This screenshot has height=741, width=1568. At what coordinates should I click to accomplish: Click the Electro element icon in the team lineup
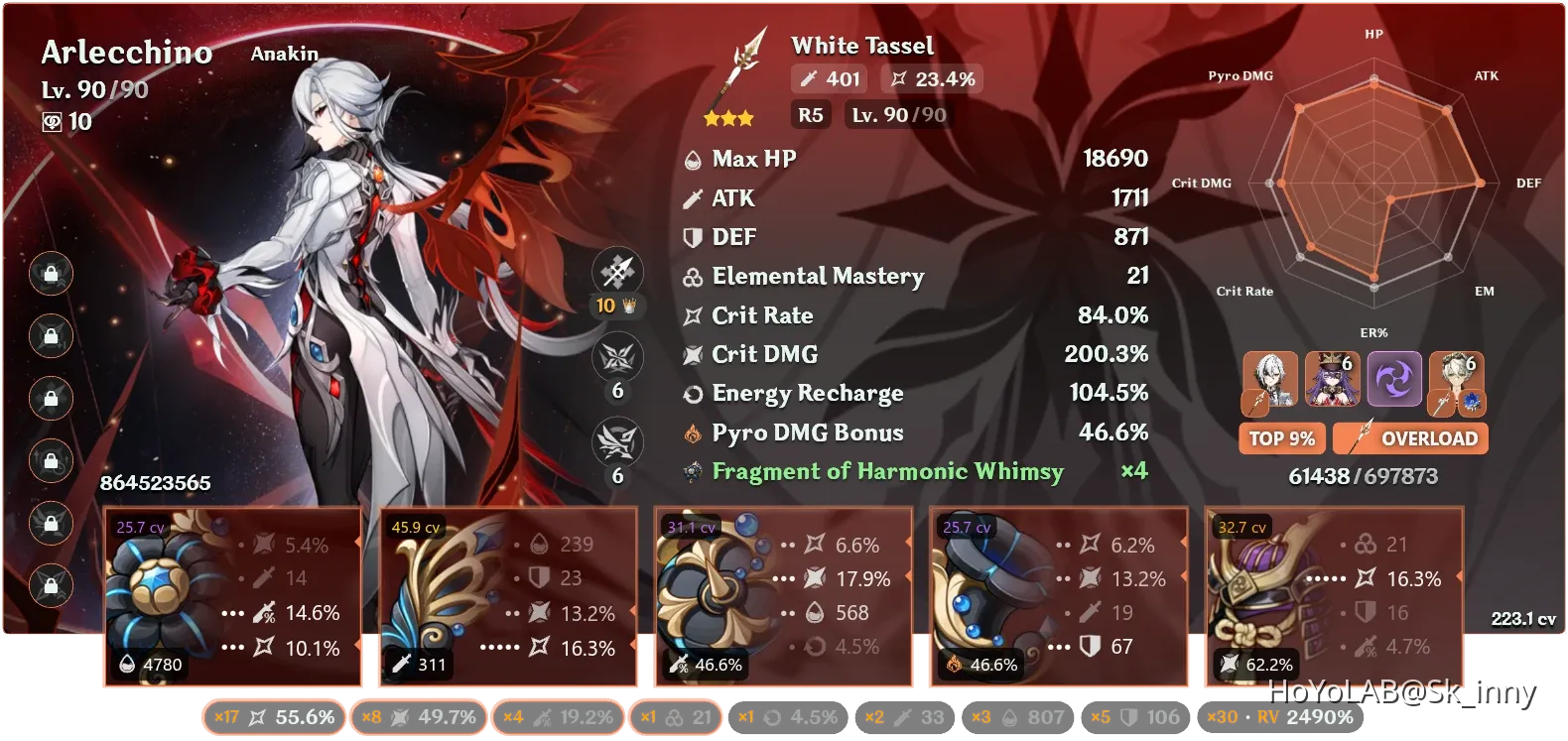(1395, 380)
